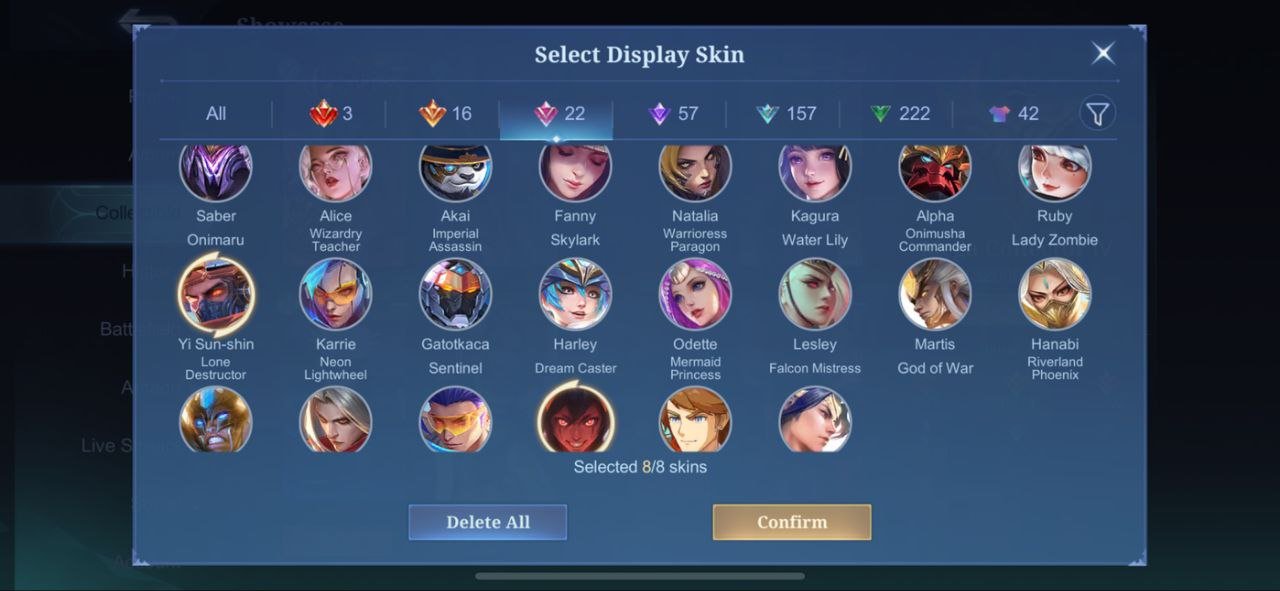Choose Odette Mermaid Princess skin
Image resolution: width=1280 pixels, height=591 pixels.
tap(695, 294)
